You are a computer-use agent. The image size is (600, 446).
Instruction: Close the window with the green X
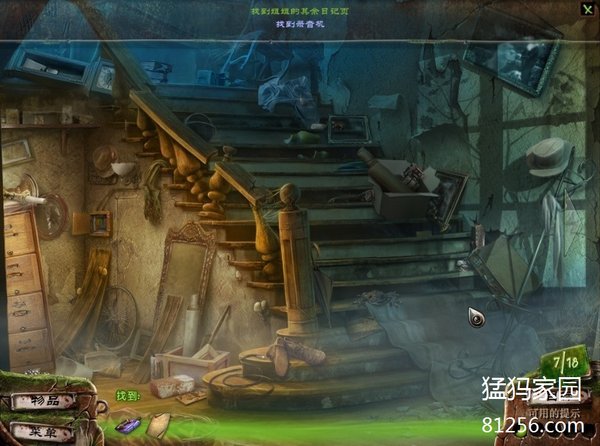click(x=587, y=9)
